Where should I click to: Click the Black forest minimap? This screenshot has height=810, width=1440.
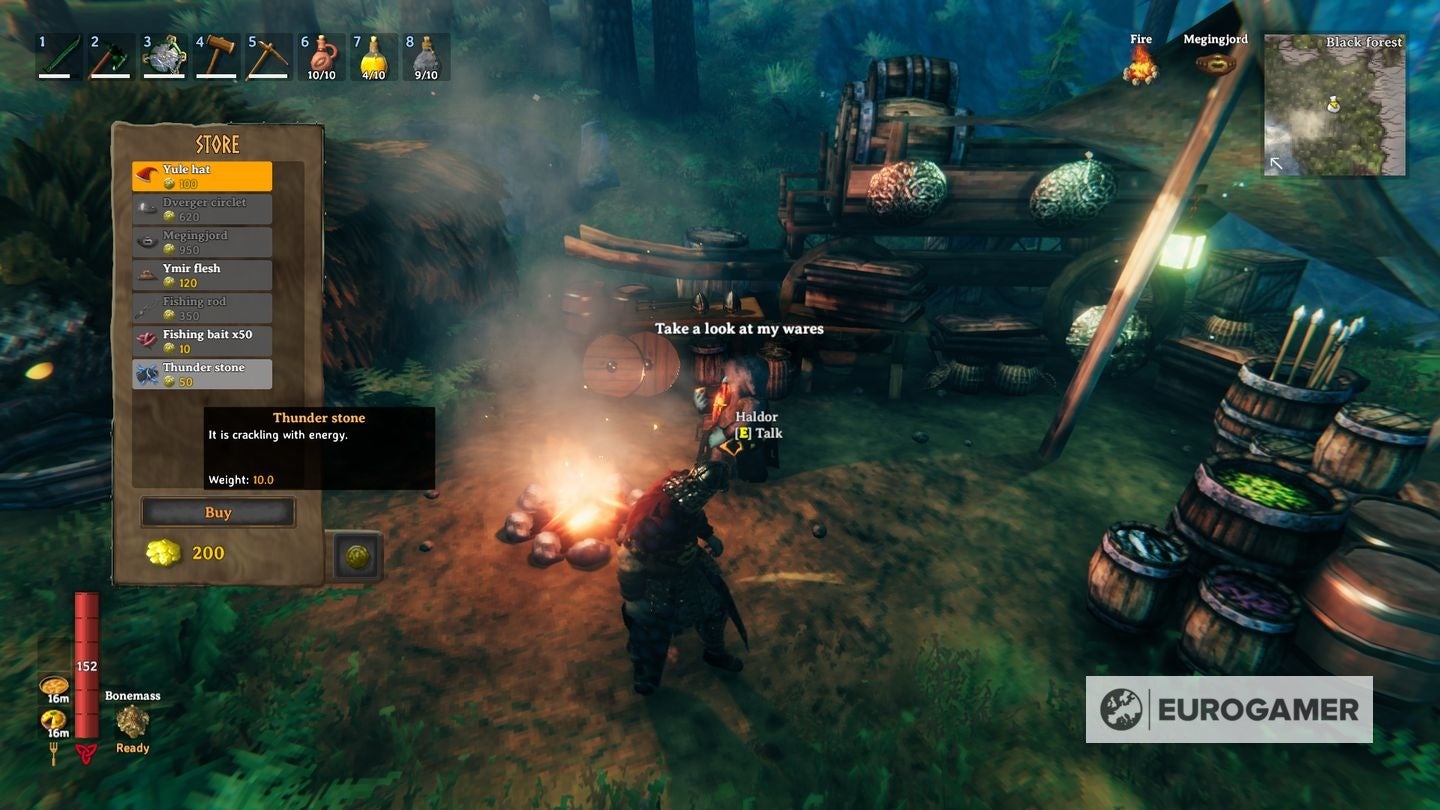[1334, 107]
